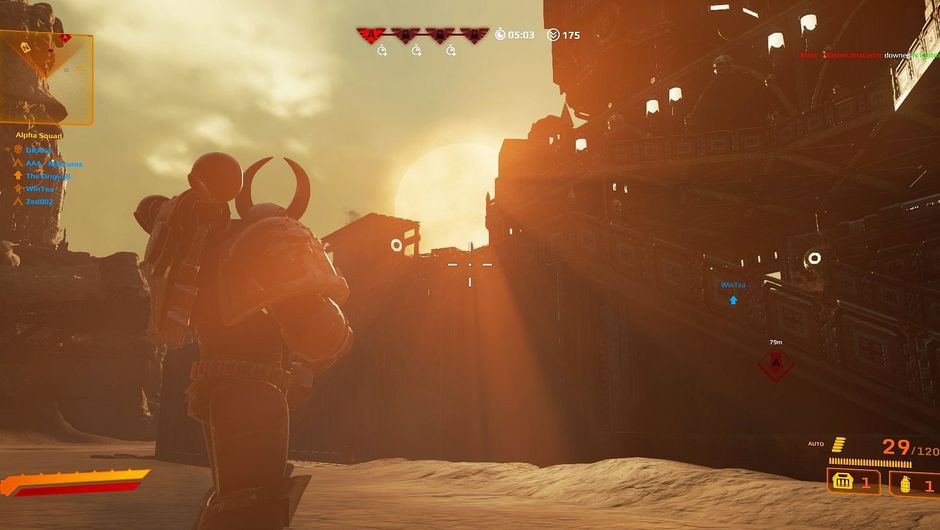Click the orange minimap panel
This screenshot has width=940, height=530.
tap(46, 77)
